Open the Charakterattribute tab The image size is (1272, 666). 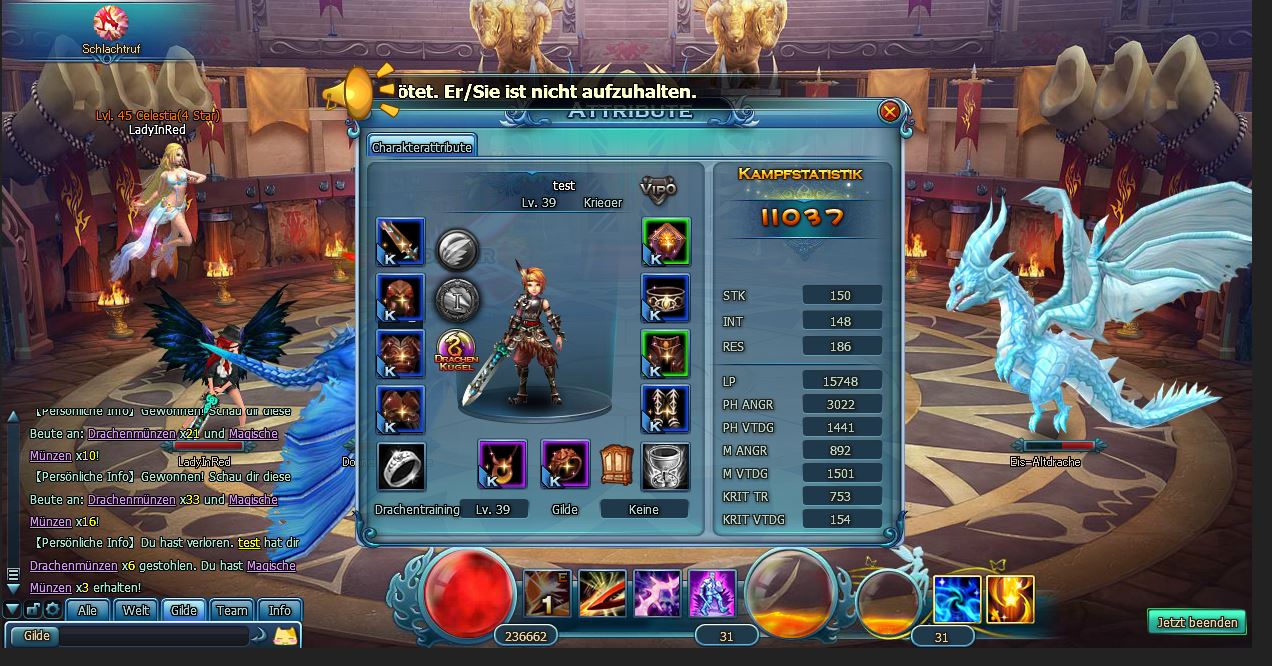tap(421, 147)
